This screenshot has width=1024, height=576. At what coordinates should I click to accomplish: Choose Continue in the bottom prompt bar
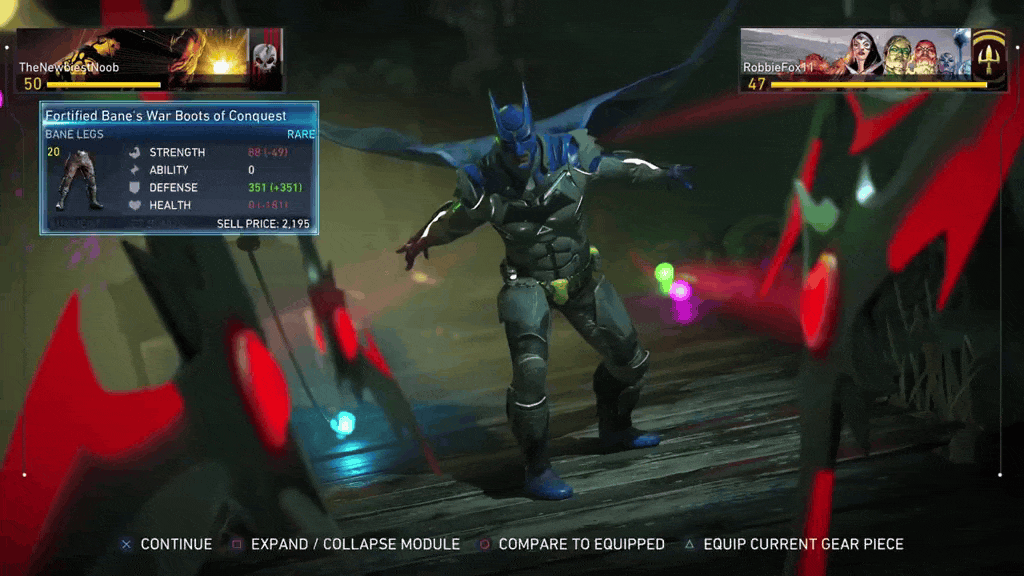pos(167,544)
